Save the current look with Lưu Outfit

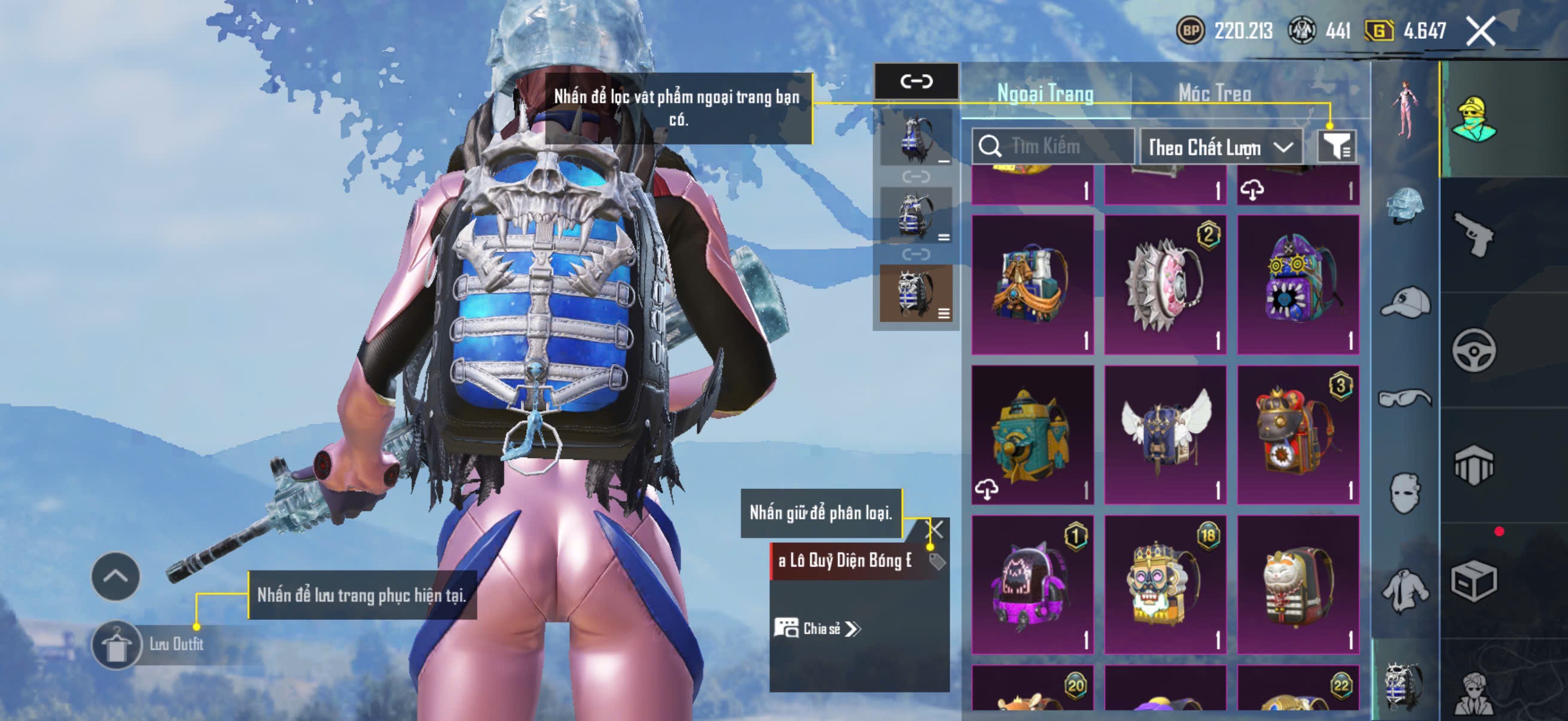tap(149, 644)
